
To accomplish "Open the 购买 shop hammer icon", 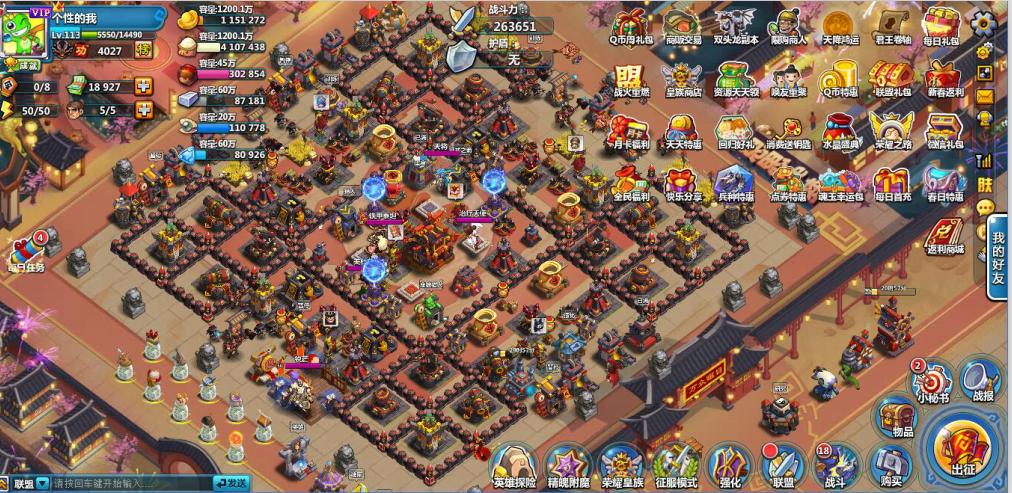I will (x=886, y=465).
